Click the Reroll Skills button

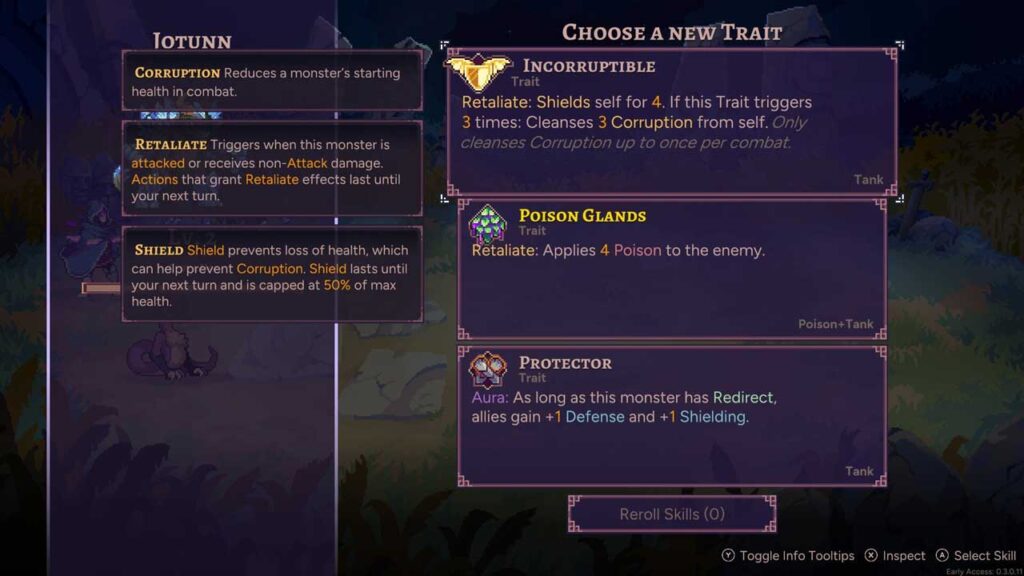tap(672, 514)
